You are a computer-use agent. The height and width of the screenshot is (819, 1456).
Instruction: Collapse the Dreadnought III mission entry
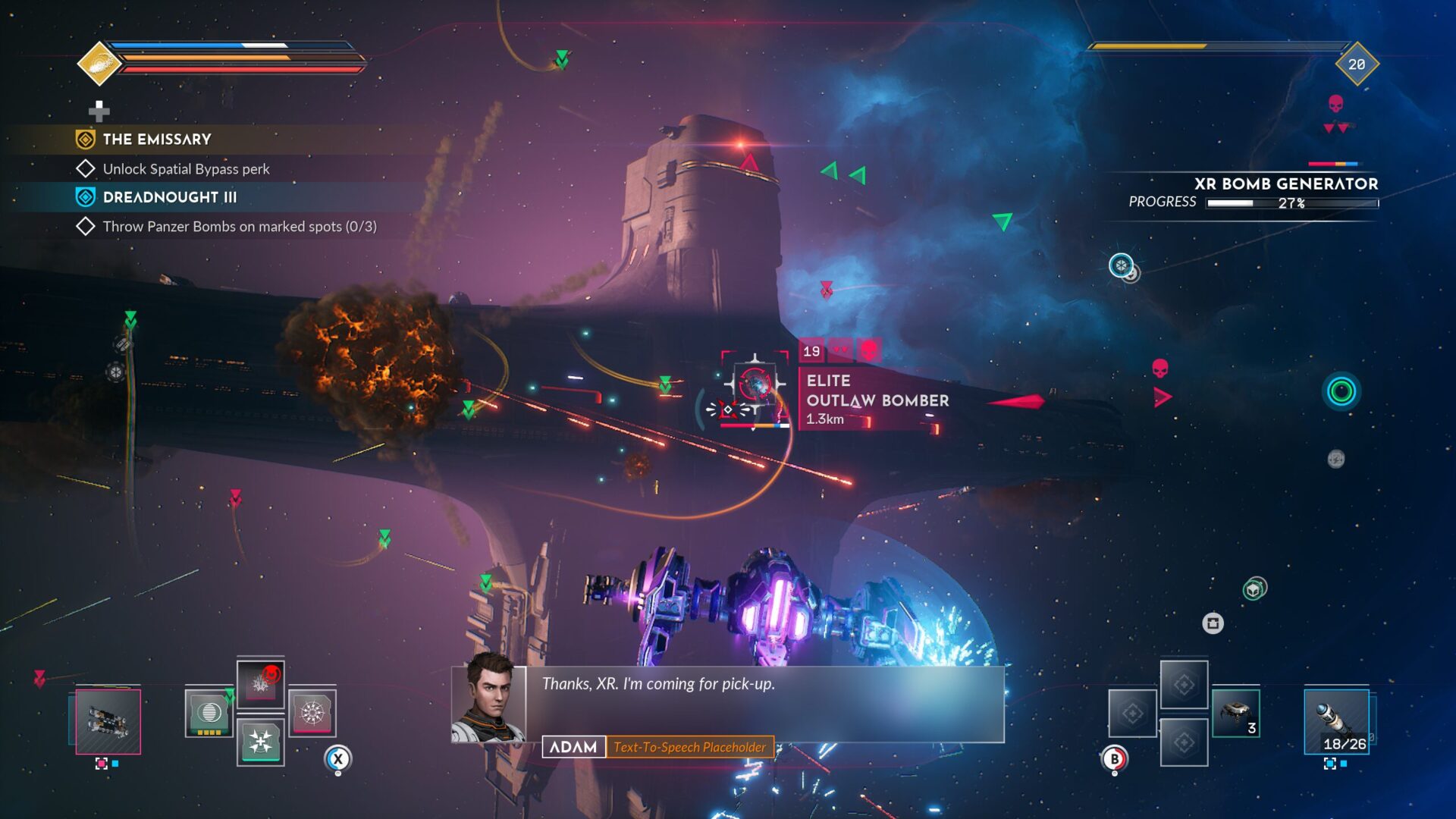(x=170, y=196)
